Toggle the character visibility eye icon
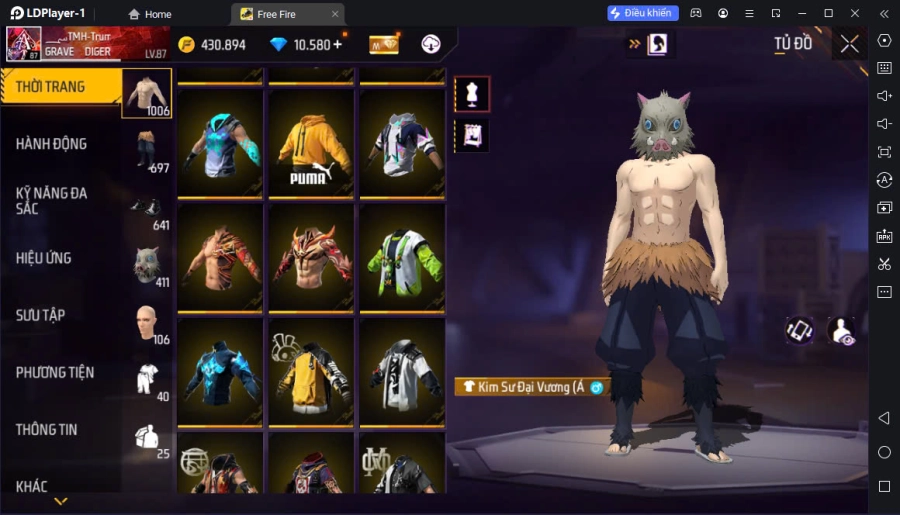900x515 pixels. 842,332
